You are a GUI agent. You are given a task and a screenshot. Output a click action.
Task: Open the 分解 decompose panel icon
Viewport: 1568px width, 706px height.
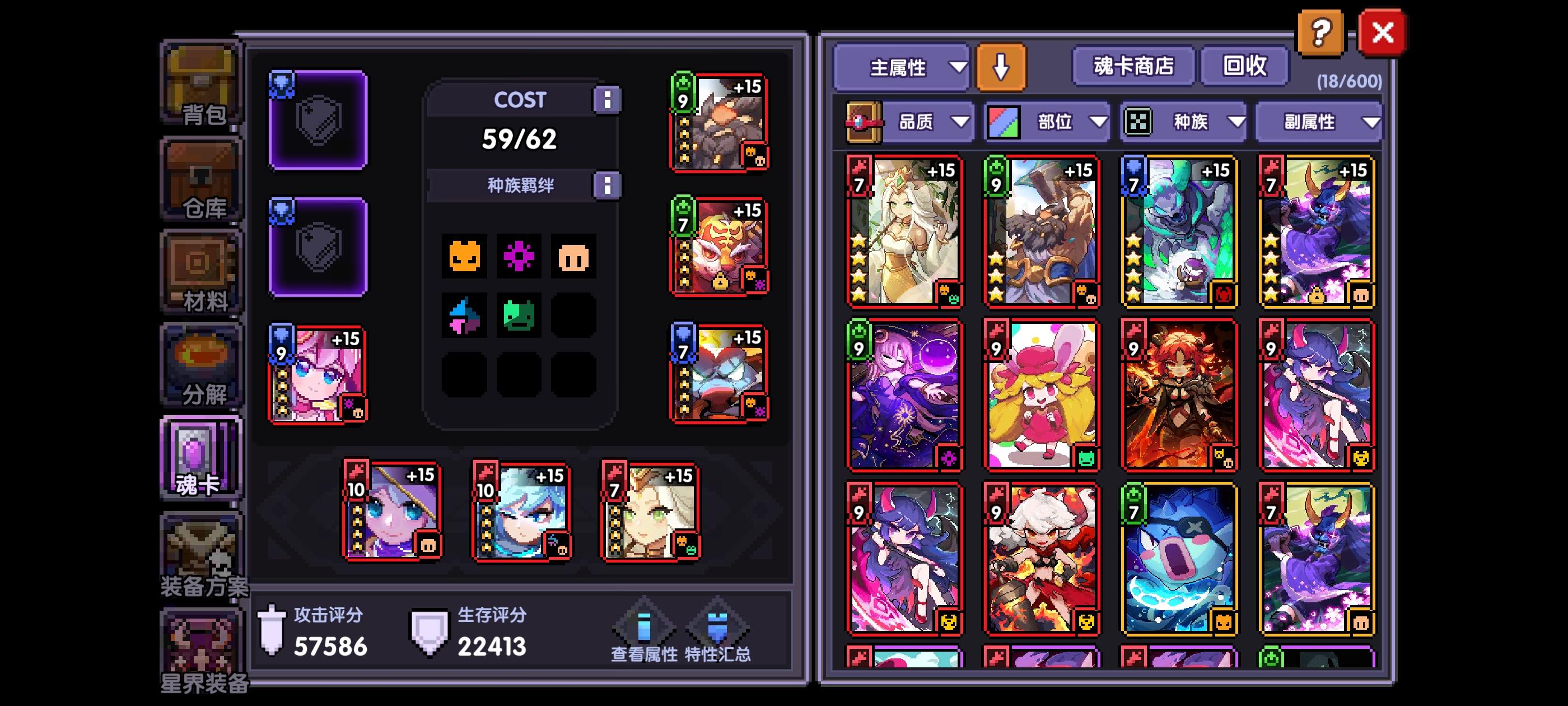[x=201, y=365]
